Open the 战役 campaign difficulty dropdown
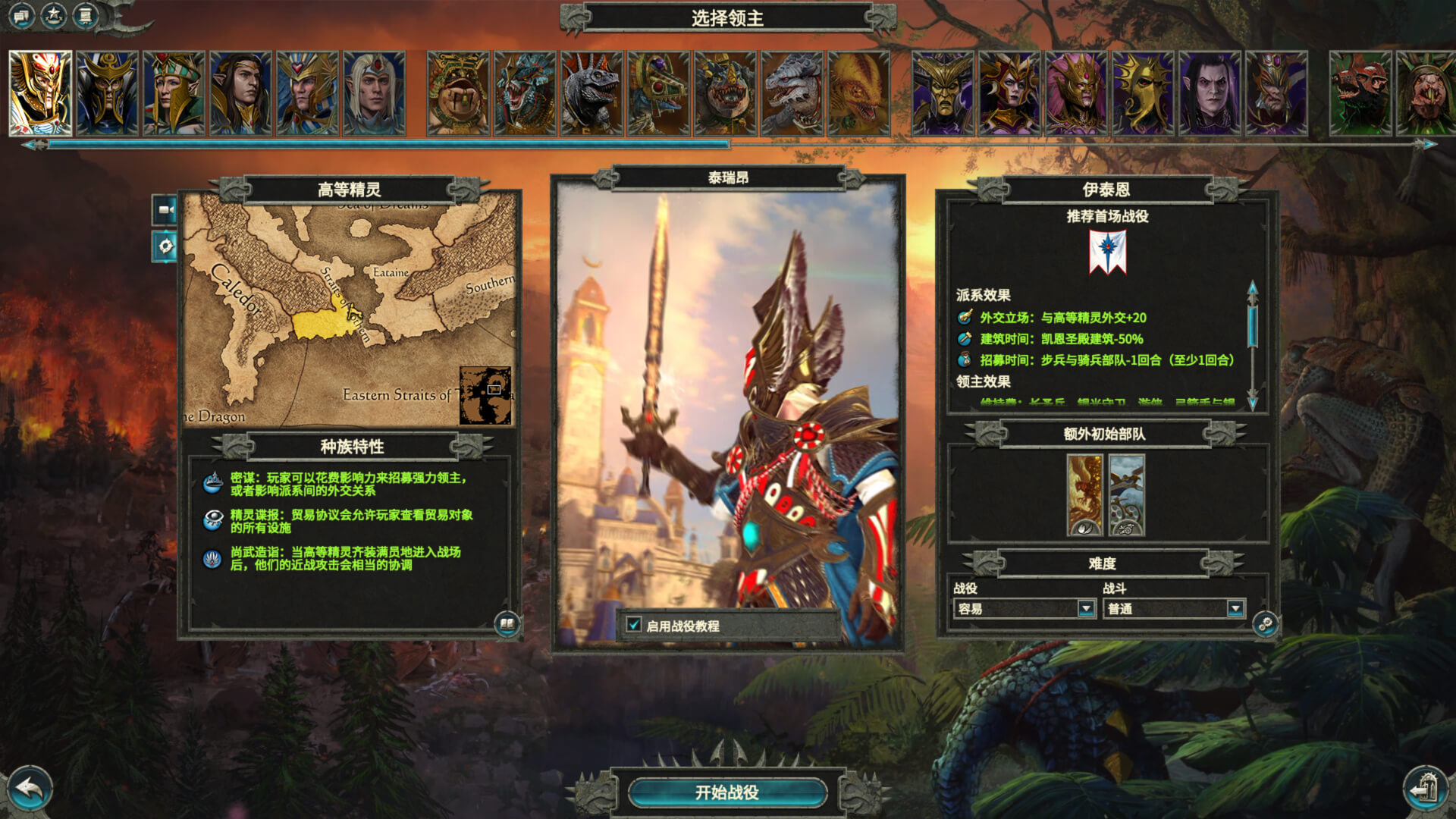This screenshot has height=819, width=1456. (x=1086, y=608)
